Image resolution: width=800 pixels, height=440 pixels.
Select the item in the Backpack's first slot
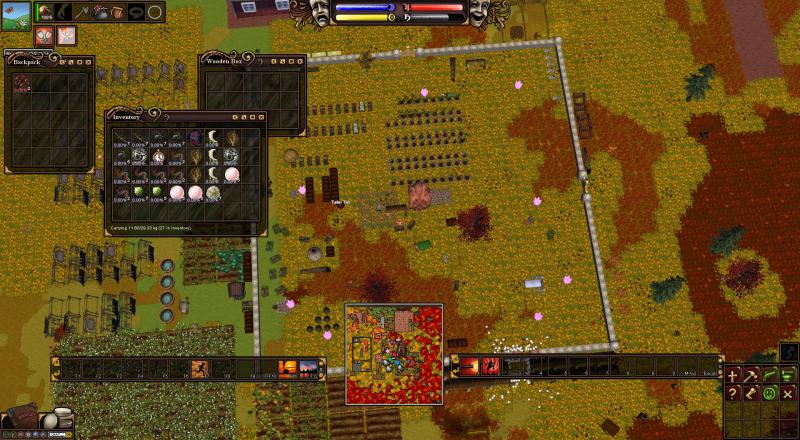21,82
